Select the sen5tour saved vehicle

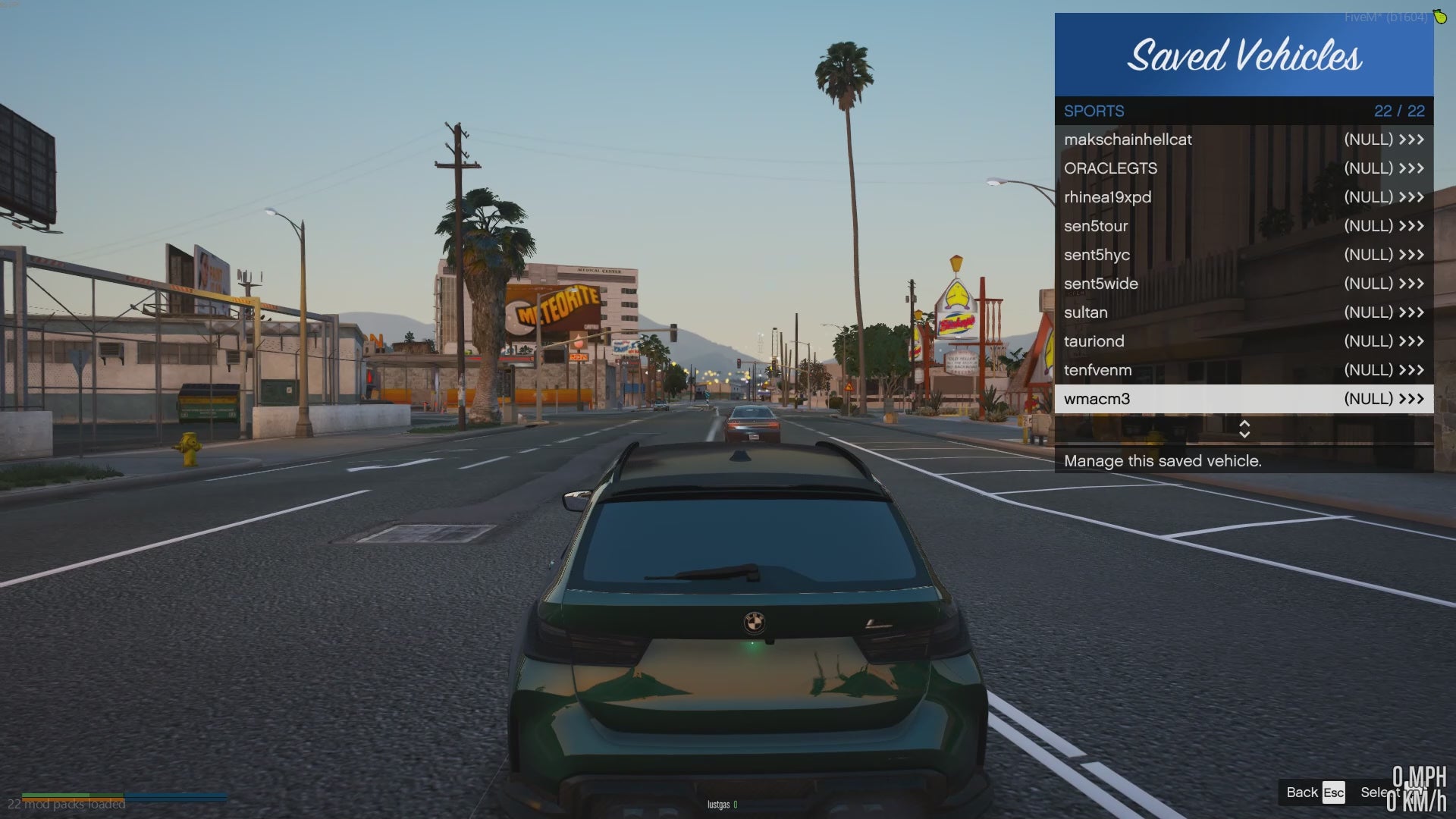point(1244,226)
